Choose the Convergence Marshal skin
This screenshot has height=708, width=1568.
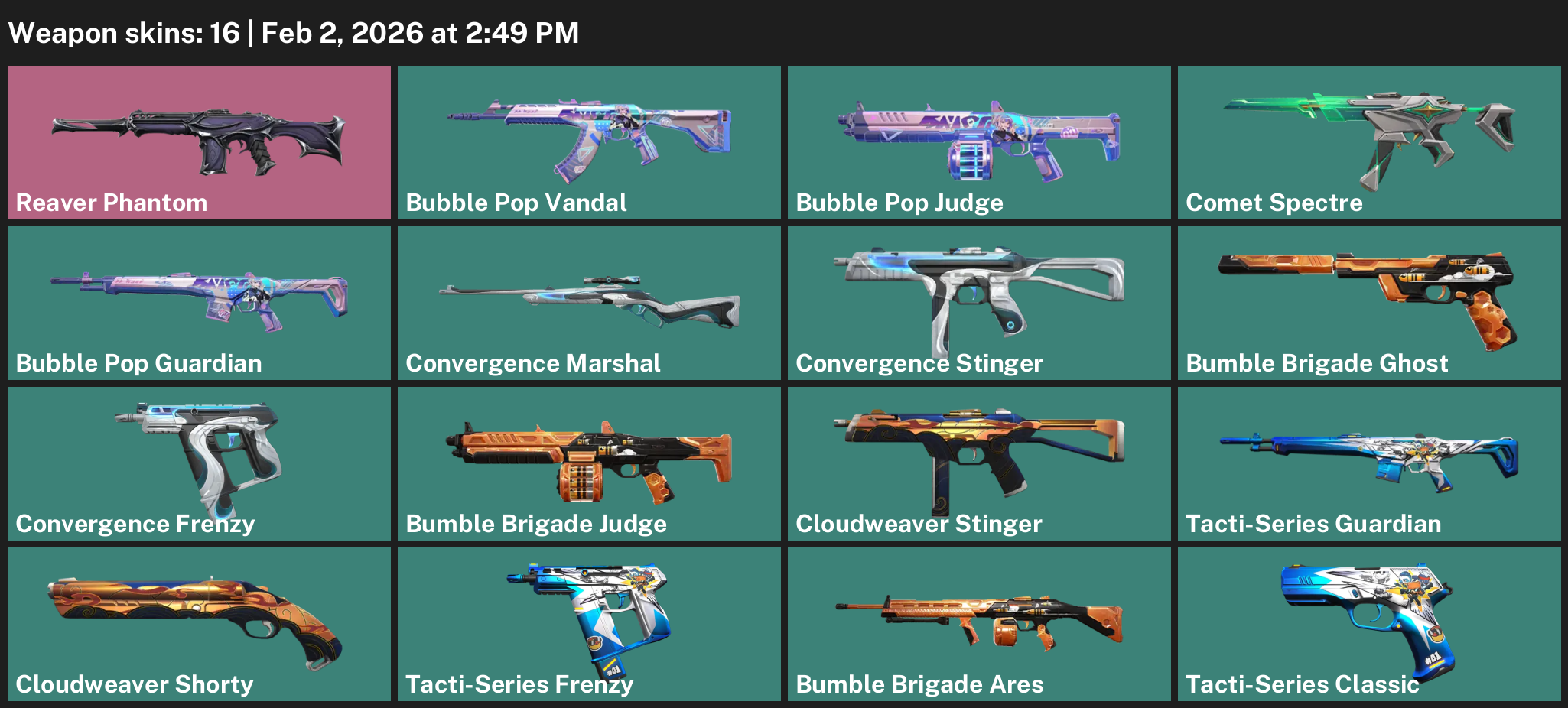[x=589, y=303]
